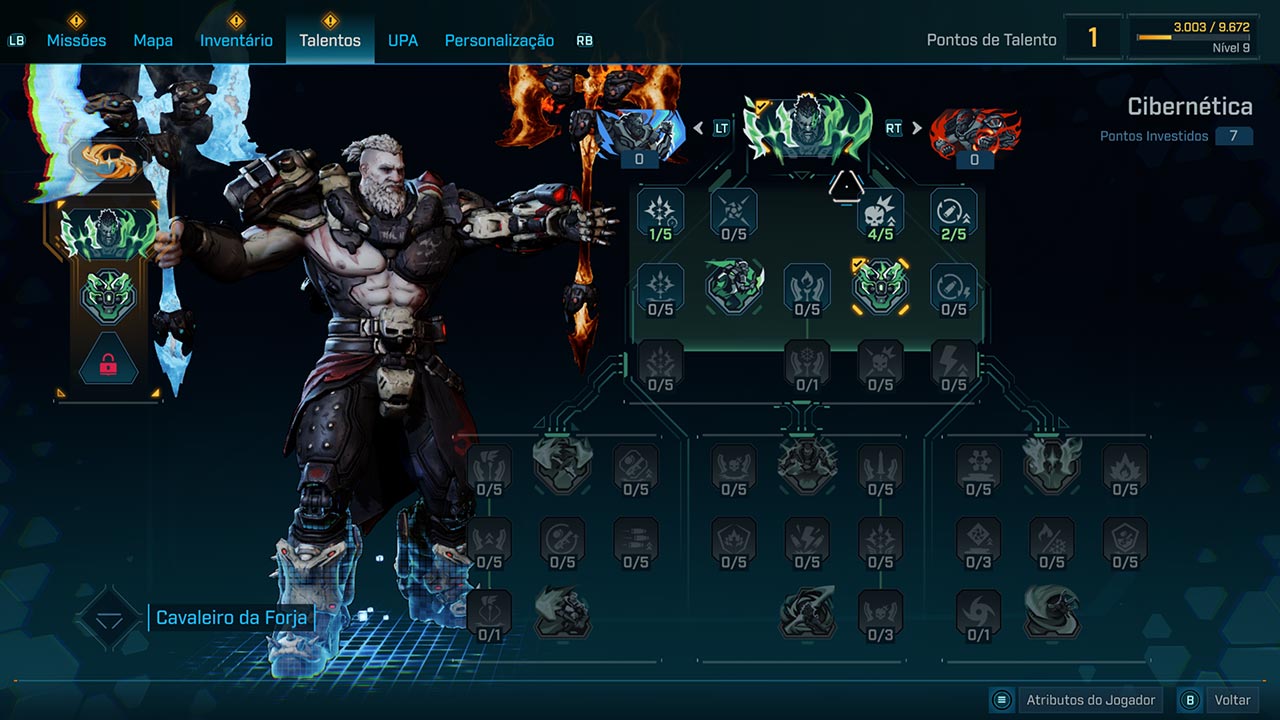Image resolution: width=1280 pixels, height=720 pixels.
Task: Switch to the red flaming talent tree portrait
Action: [974, 132]
